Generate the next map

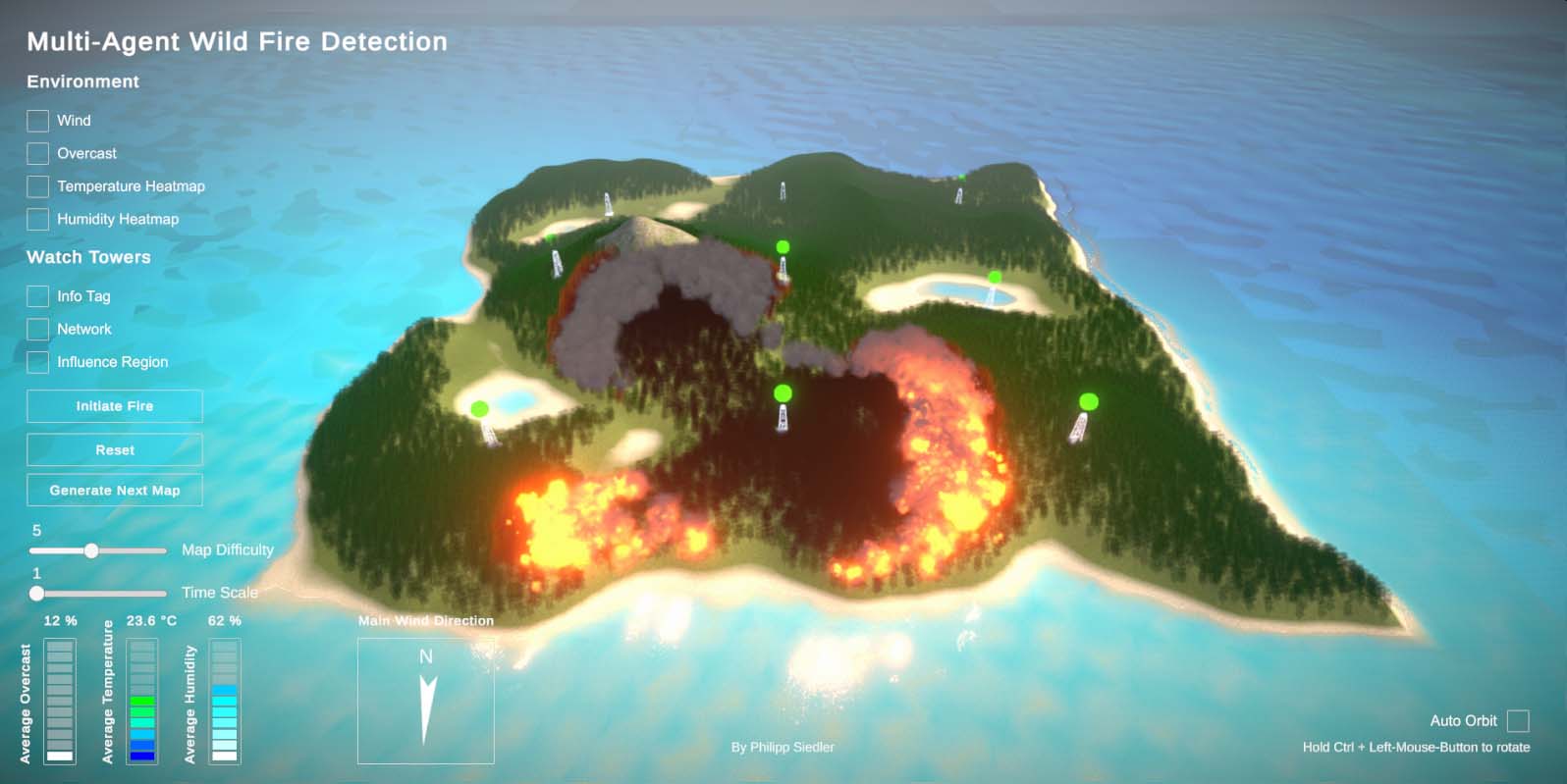[x=115, y=491]
